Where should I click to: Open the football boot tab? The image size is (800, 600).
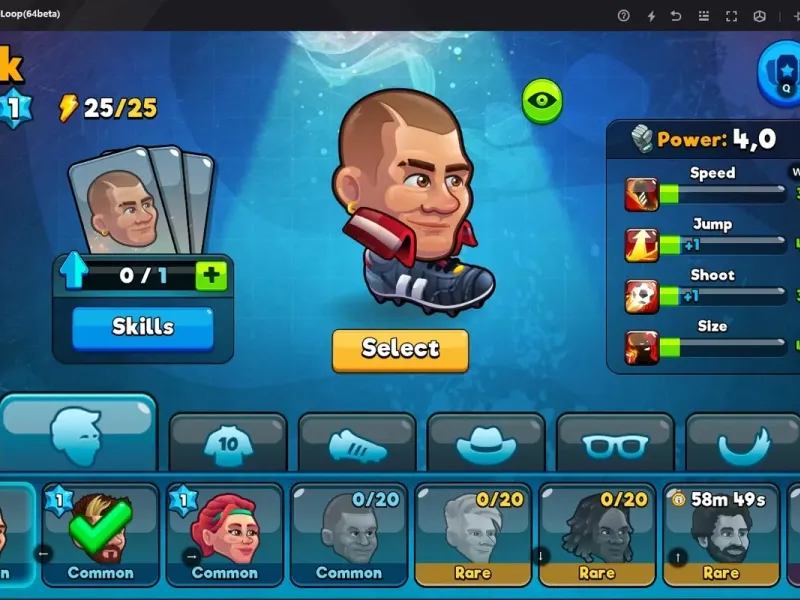[357, 444]
